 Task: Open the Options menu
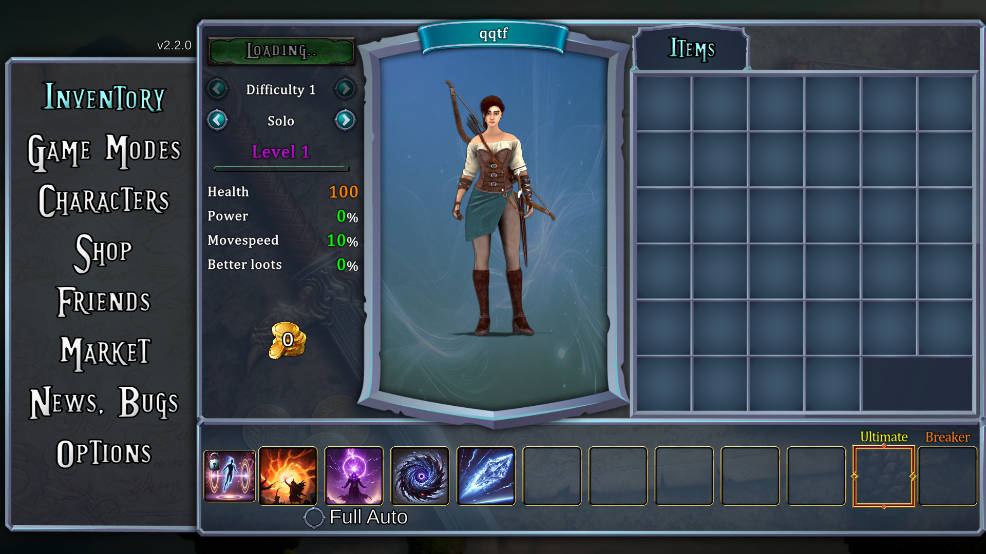tap(104, 453)
